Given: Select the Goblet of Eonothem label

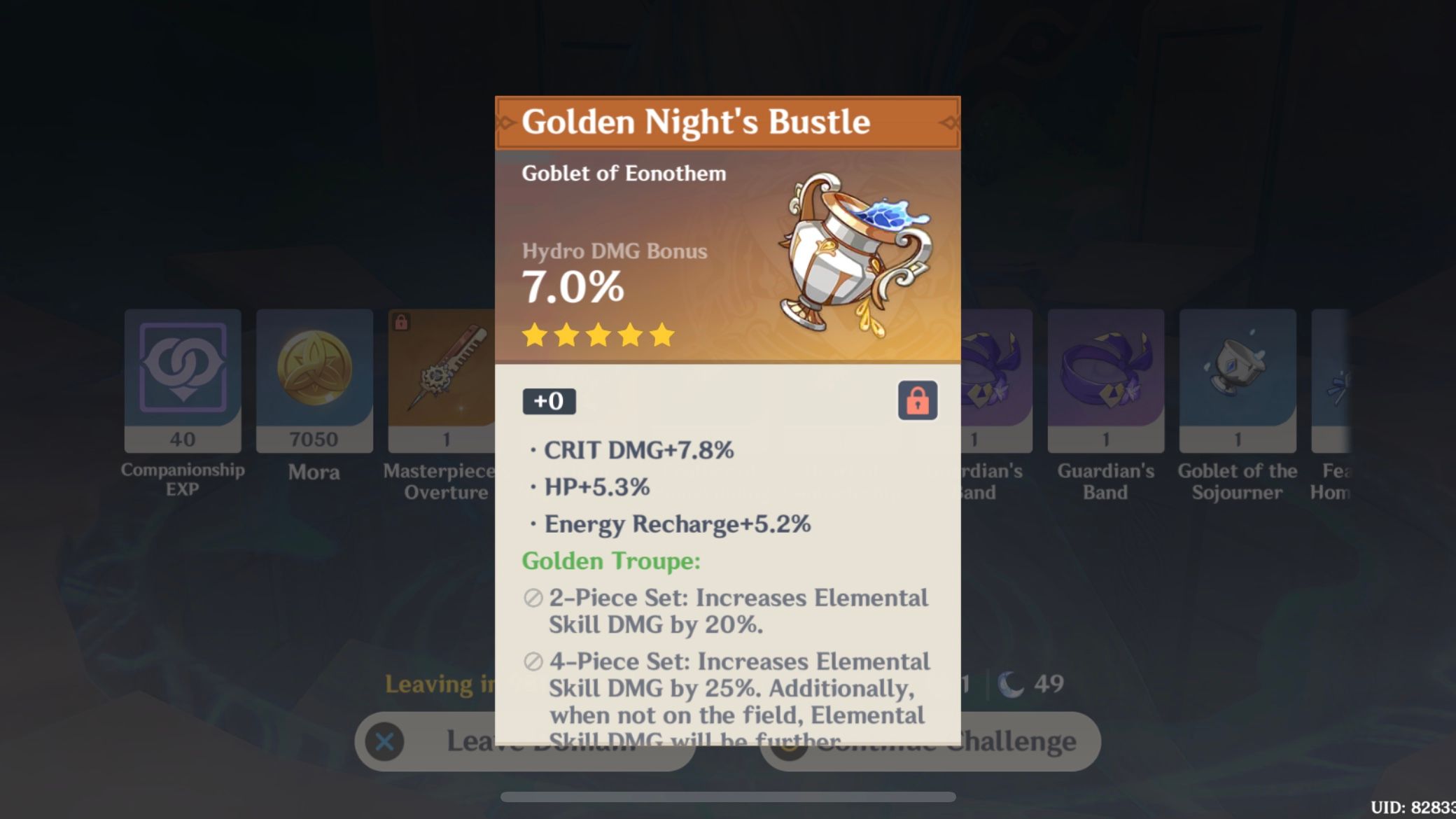Looking at the screenshot, I should (624, 173).
